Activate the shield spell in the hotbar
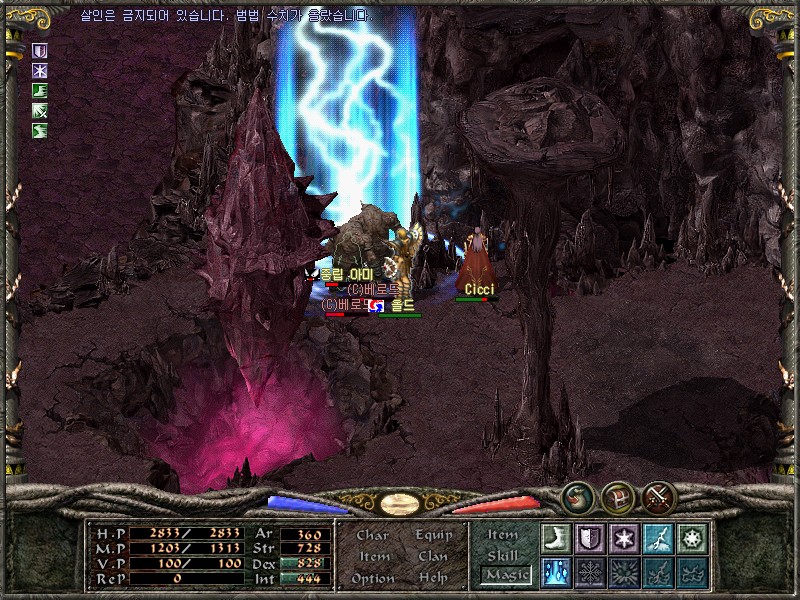Screen dimensions: 800x600 [590, 539]
